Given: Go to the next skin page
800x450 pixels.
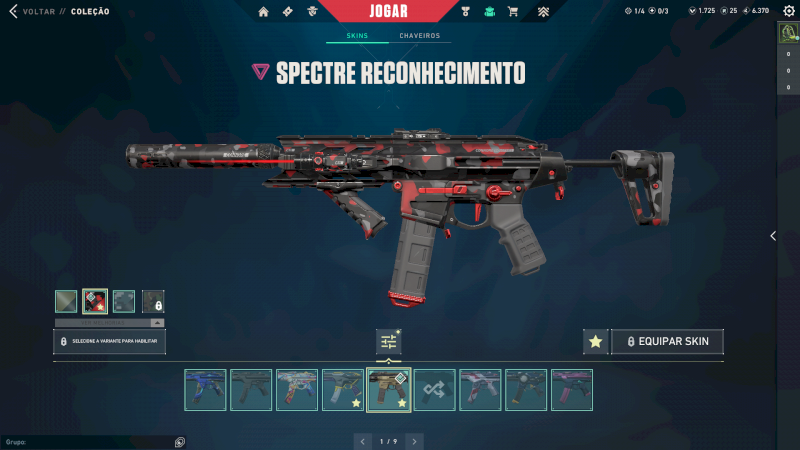Looking at the screenshot, I should pos(414,441).
